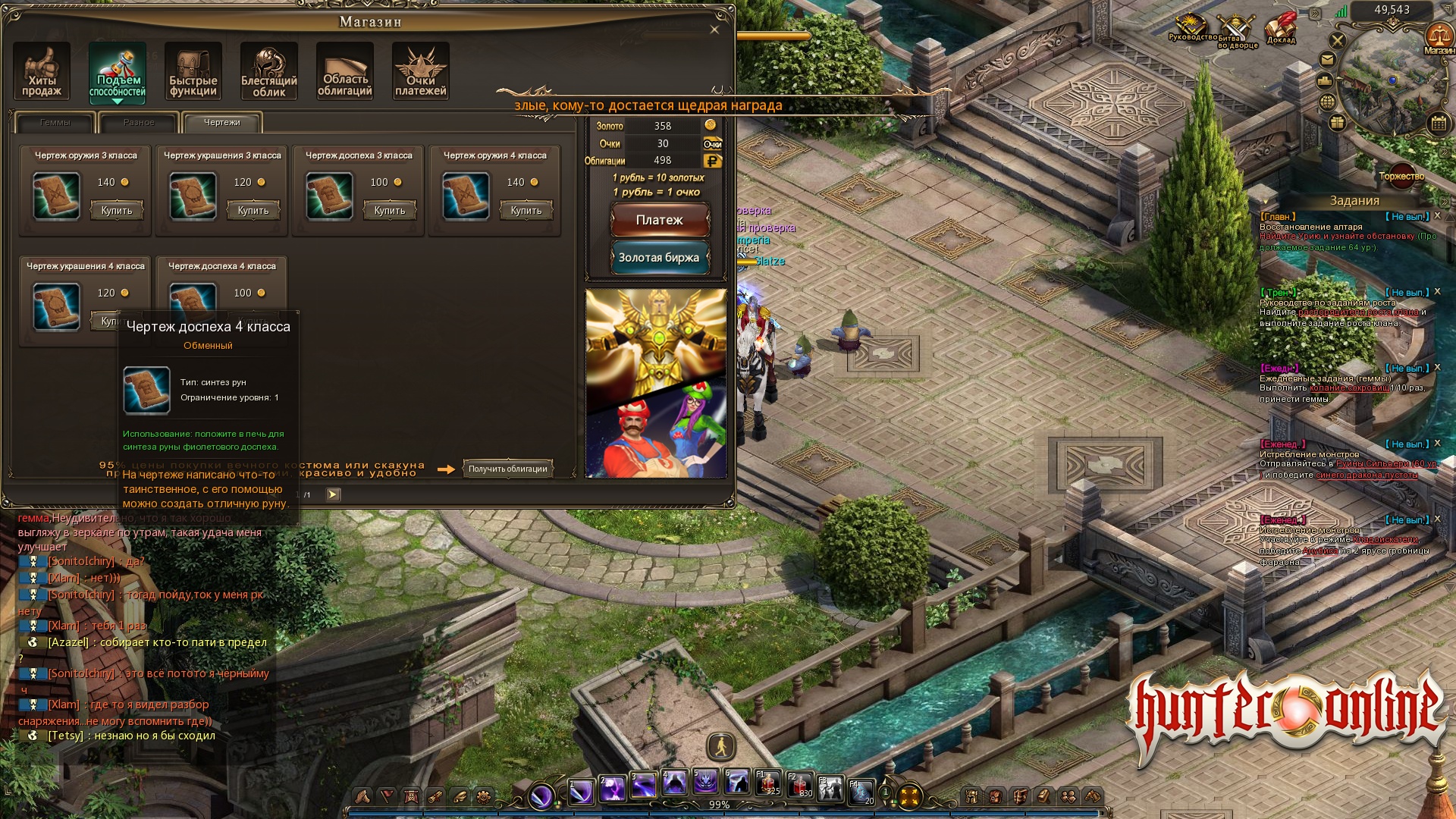Image resolution: width=1456 pixels, height=819 pixels.
Task: Open the Хиты продаж shop category
Action: coord(42,71)
